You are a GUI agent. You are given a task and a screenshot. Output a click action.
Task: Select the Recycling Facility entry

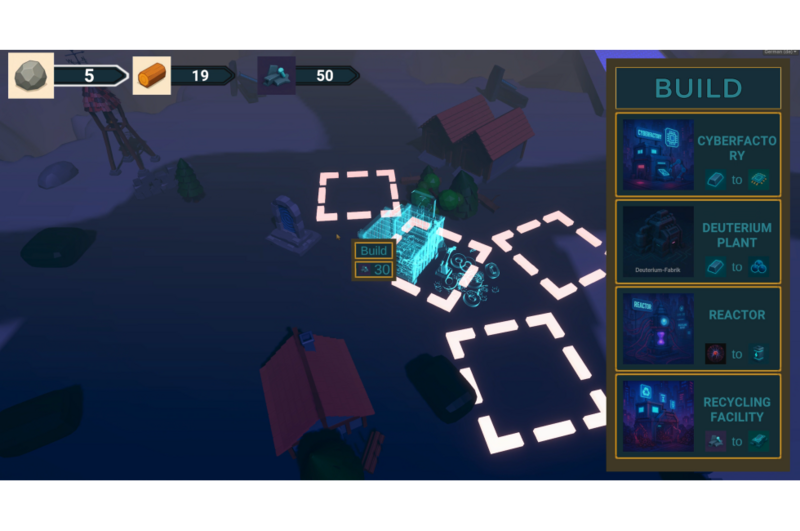click(x=697, y=416)
